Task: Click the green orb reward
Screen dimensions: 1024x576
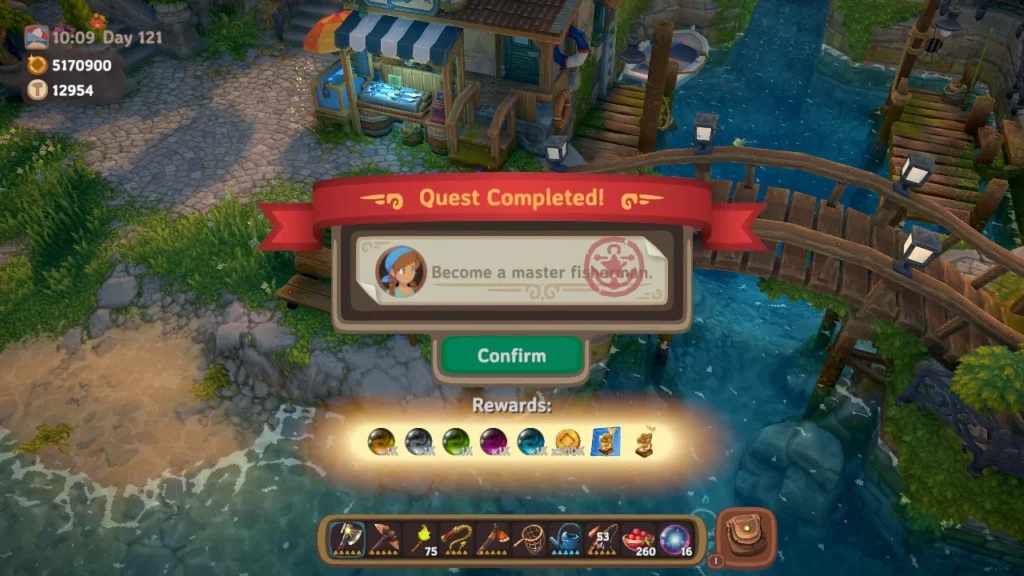Action: click(455, 441)
